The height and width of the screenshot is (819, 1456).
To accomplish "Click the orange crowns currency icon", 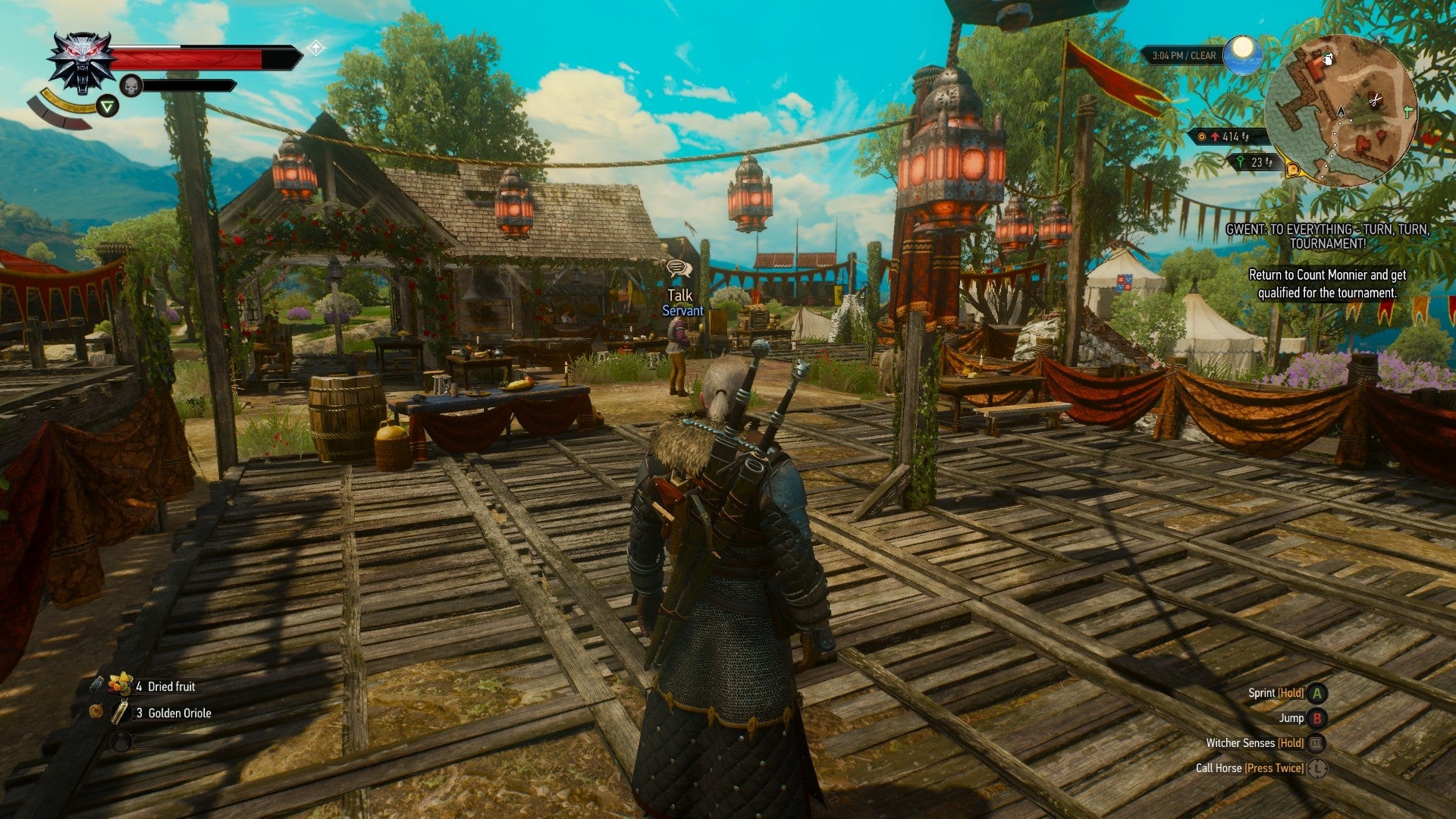I will click(1202, 138).
